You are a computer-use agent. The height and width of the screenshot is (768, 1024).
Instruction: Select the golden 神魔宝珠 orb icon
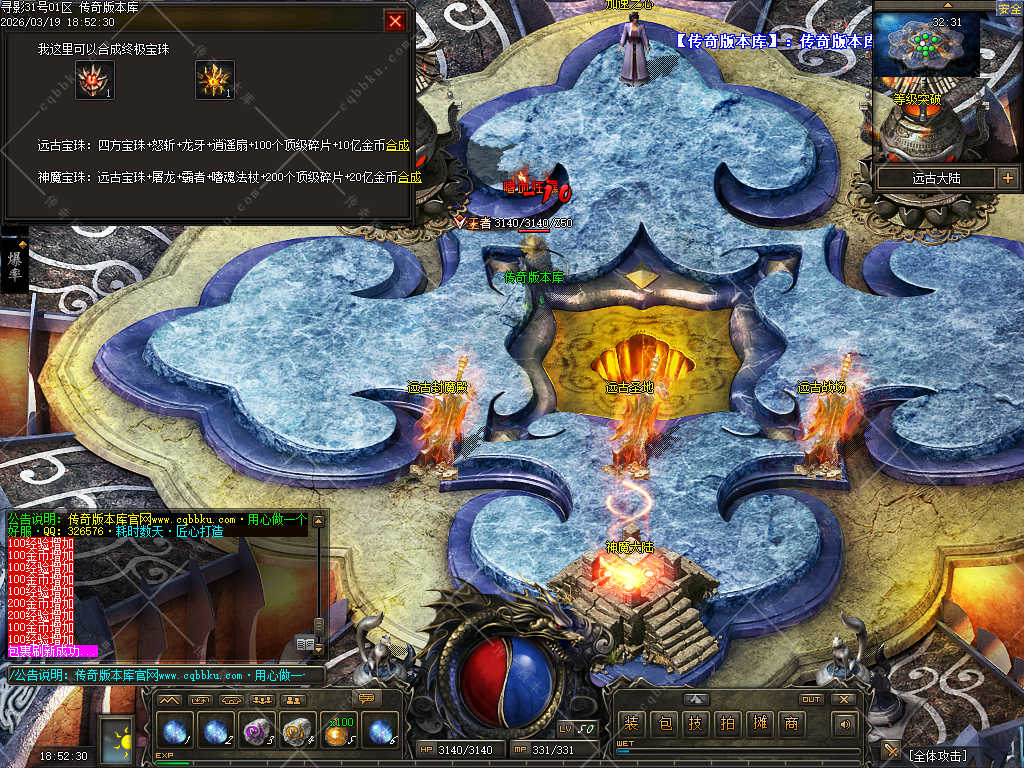(x=214, y=80)
